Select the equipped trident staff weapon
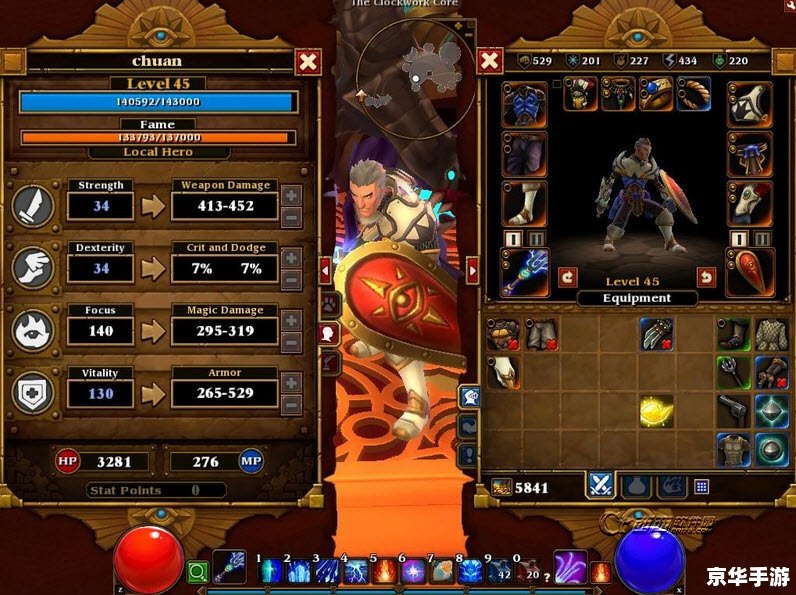The image size is (796, 595). point(524,273)
